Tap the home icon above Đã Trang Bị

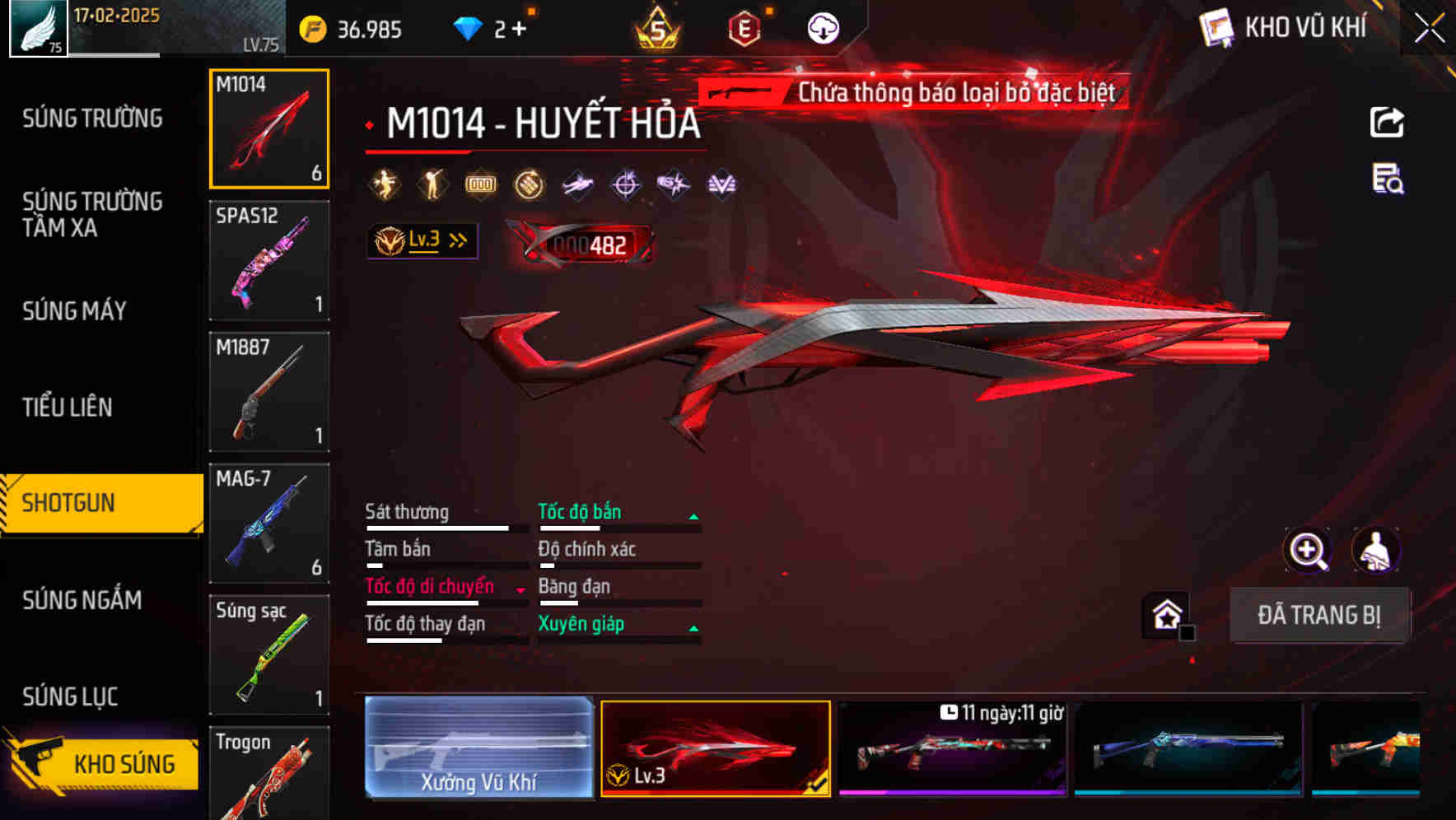click(1164, 613)
